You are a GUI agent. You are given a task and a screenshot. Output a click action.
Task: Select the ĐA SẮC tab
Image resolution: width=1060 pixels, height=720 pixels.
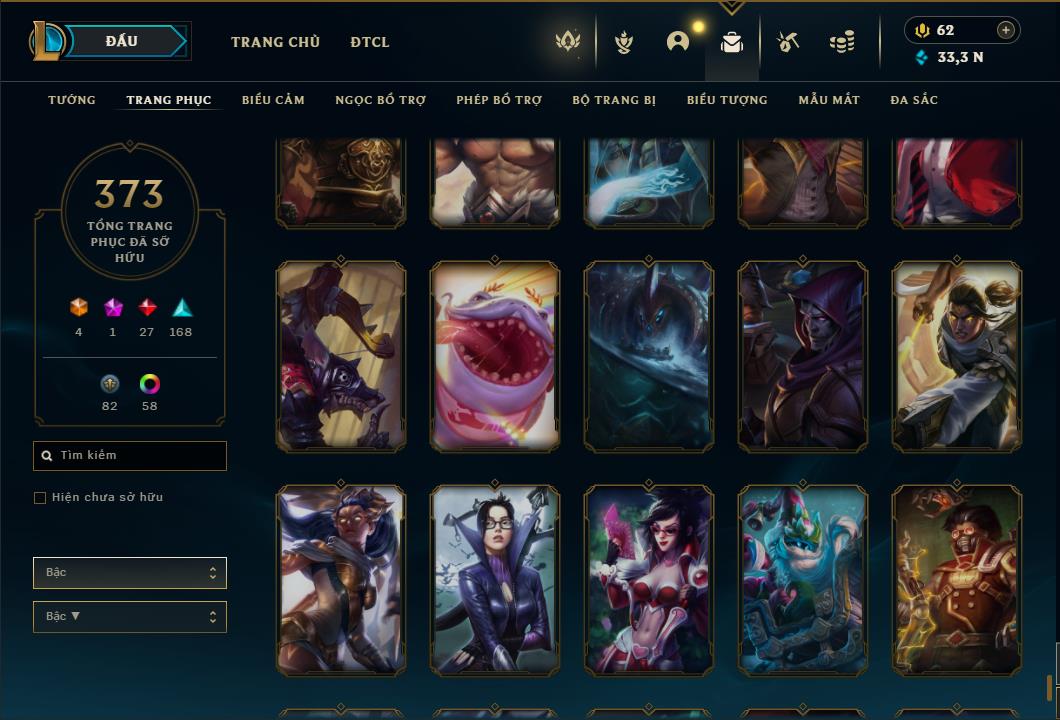[x=914, y=100]
